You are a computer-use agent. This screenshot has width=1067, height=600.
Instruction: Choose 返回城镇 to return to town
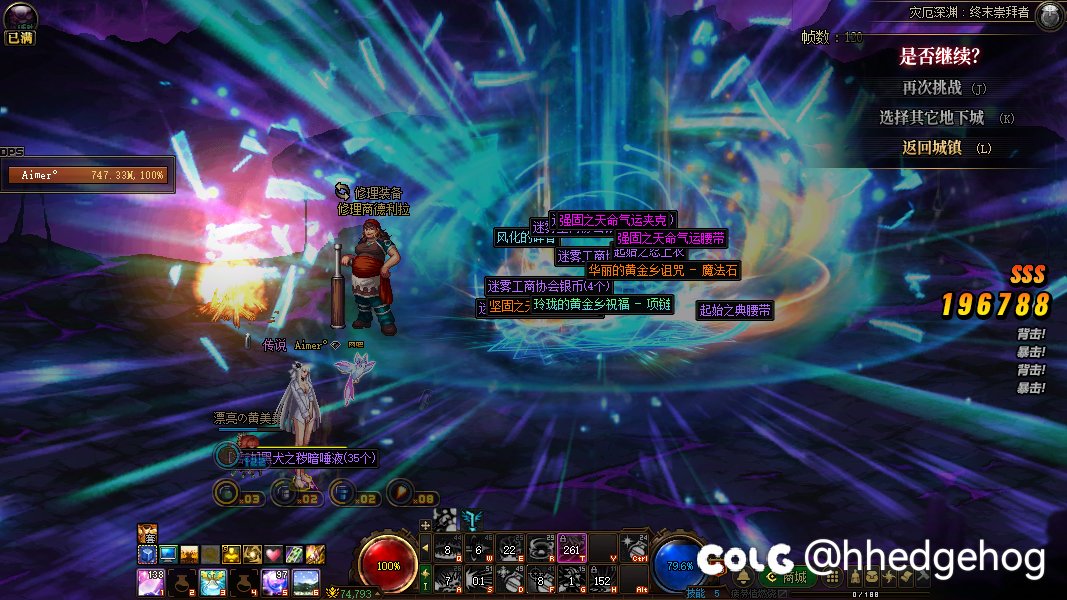pos(932,147)
